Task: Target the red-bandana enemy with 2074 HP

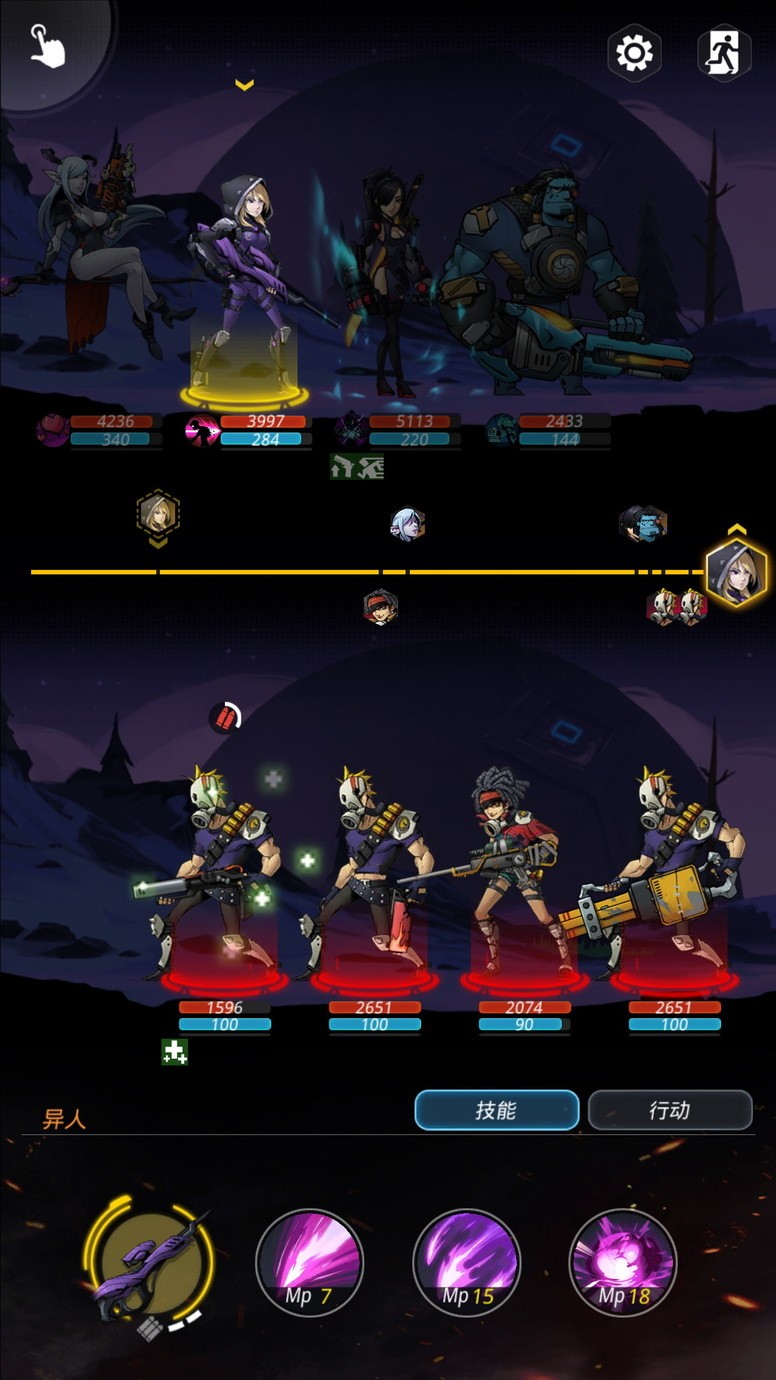Action: [x=520, y=880]
